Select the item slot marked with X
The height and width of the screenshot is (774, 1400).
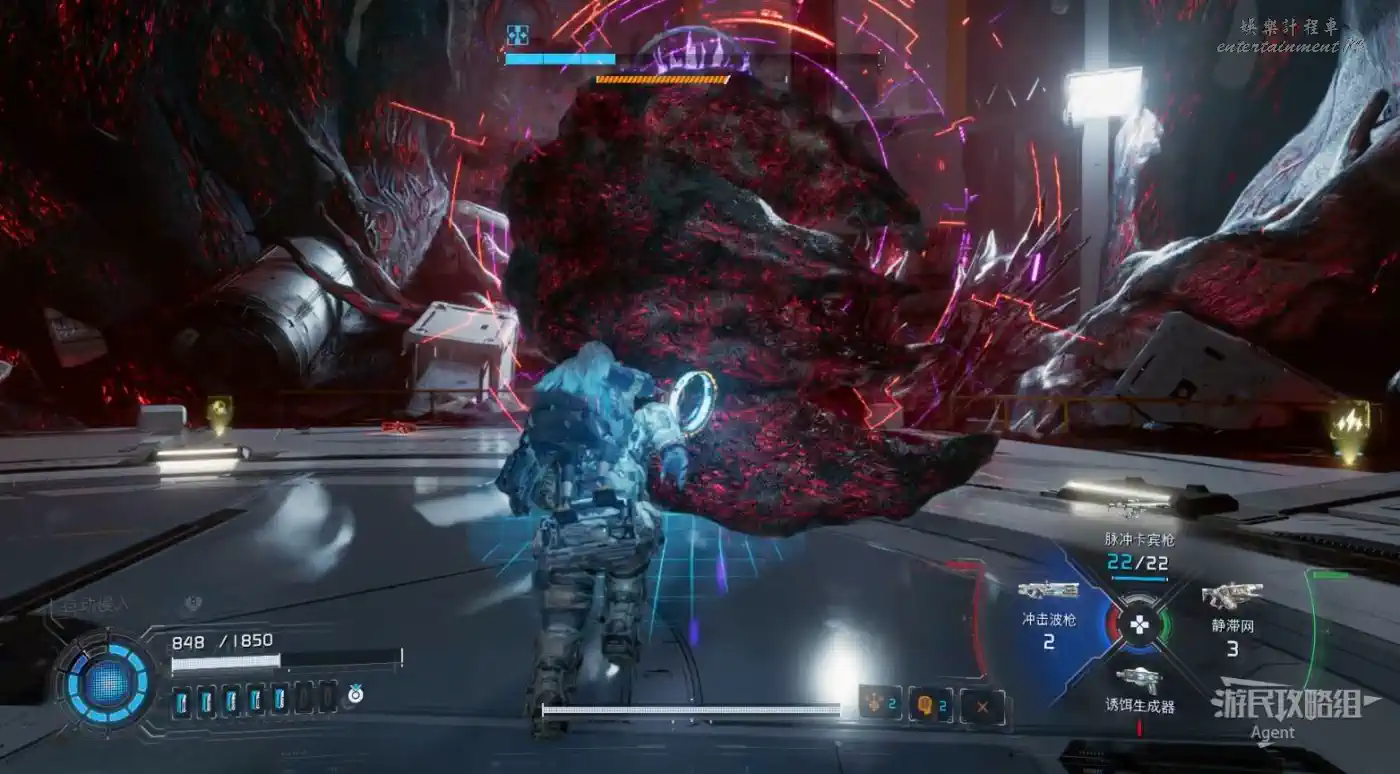tap(982, 706)
